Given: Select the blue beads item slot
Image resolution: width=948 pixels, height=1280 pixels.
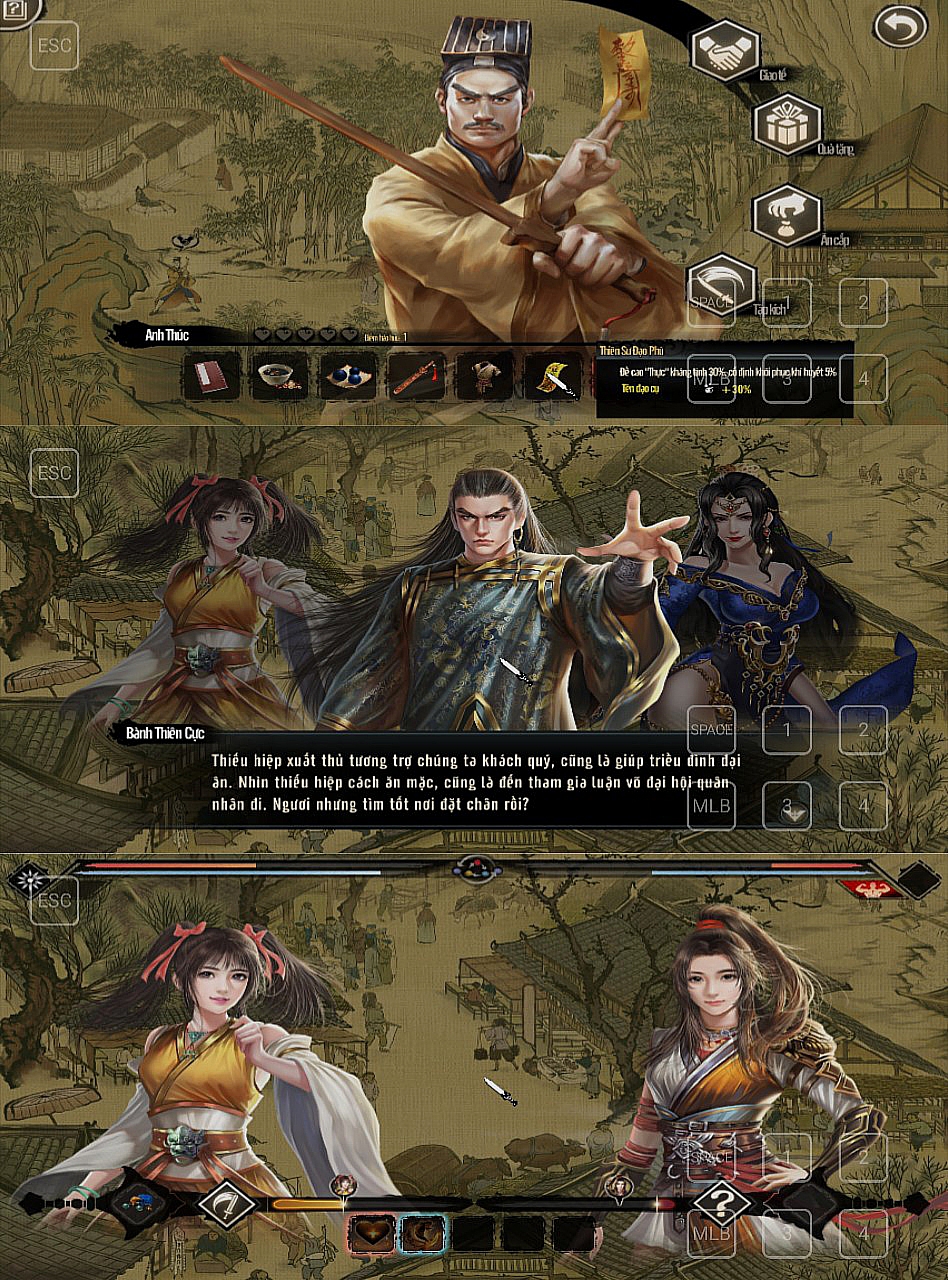Looking at the screenshot, I should coord(348,377).
